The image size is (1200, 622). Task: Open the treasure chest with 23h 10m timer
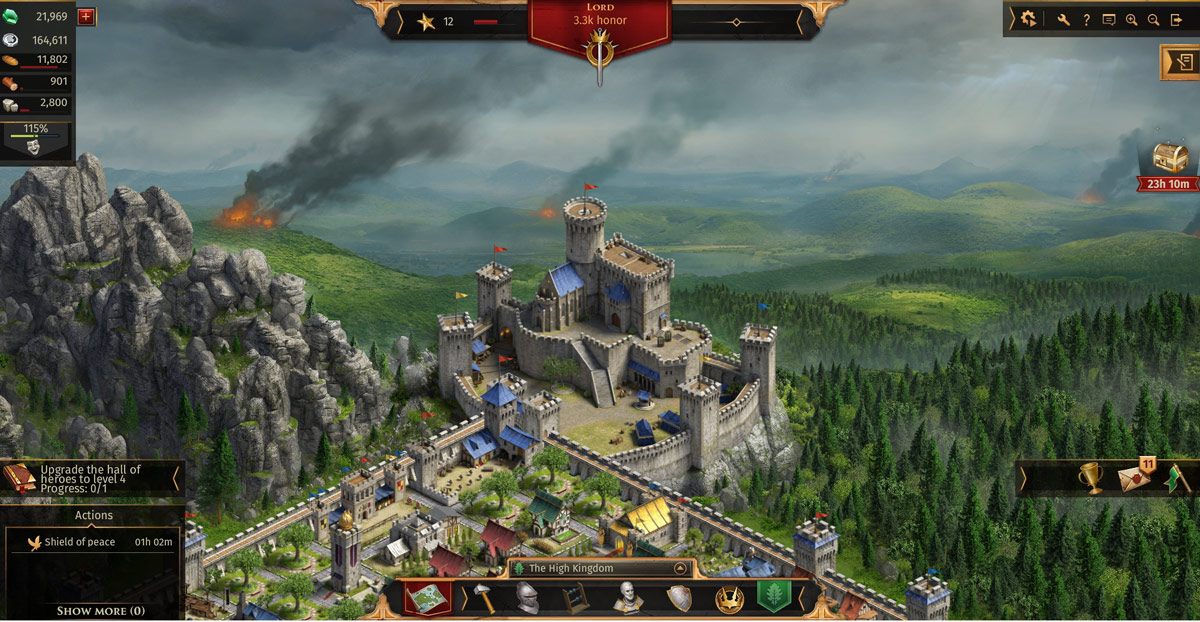pyautogui.click(x=1170, y=158)
